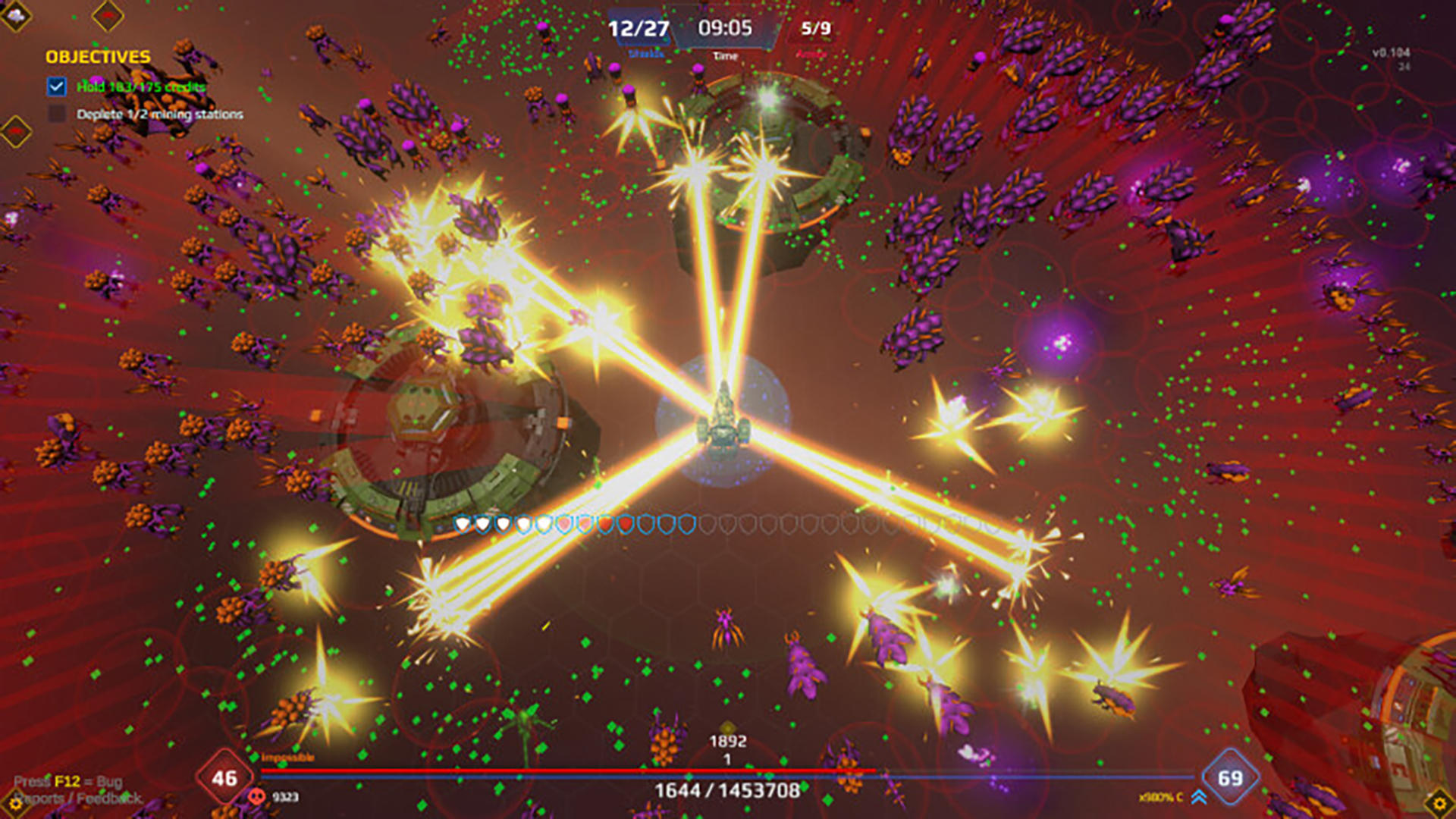Collapse the Objectives panel header
Image resolution: width=1456 pixels, height=819 pixels.
click(x=99, y=55)
